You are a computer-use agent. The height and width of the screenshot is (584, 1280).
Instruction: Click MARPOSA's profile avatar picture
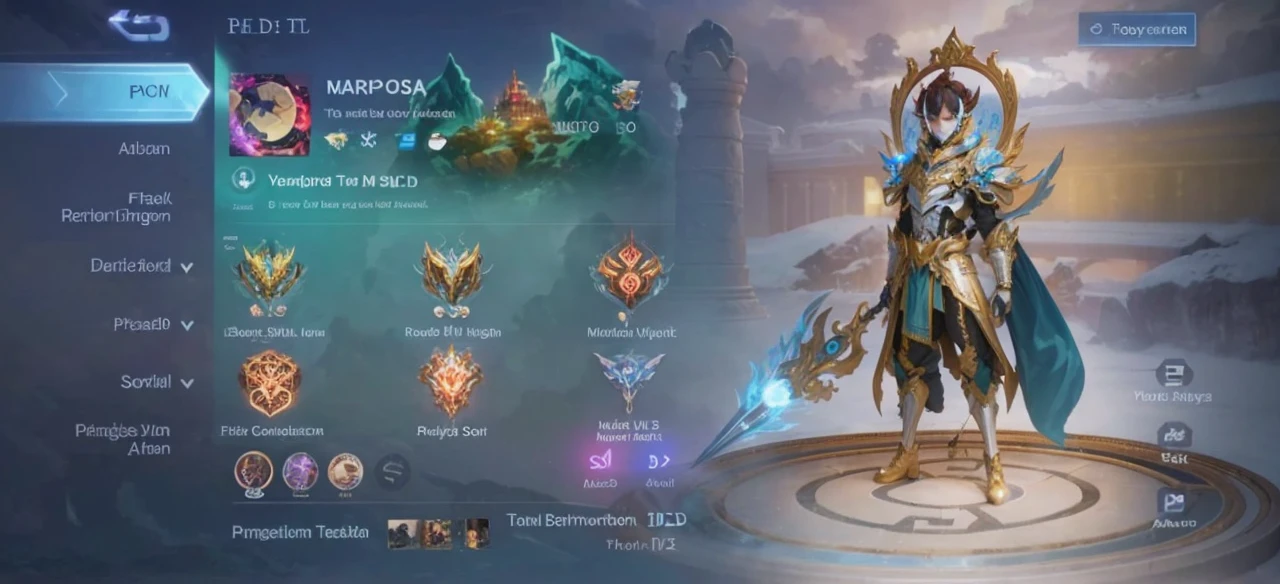pos(270,115)
